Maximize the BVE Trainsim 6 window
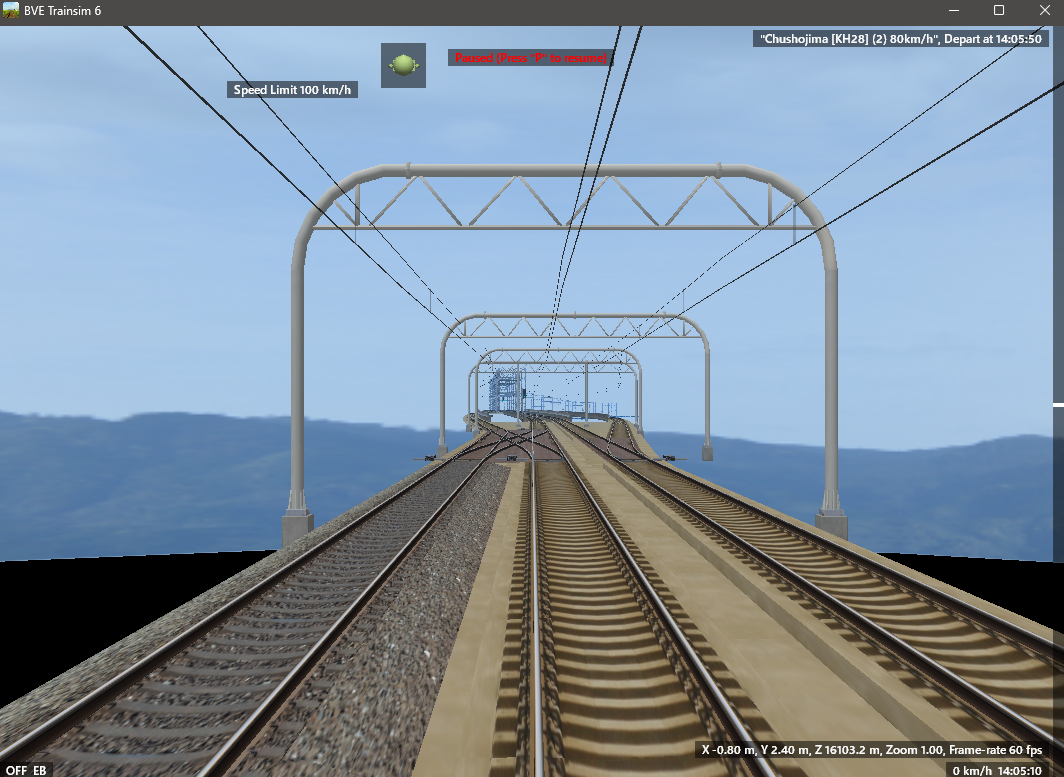 pyautogui.click(x=998, y=10)
